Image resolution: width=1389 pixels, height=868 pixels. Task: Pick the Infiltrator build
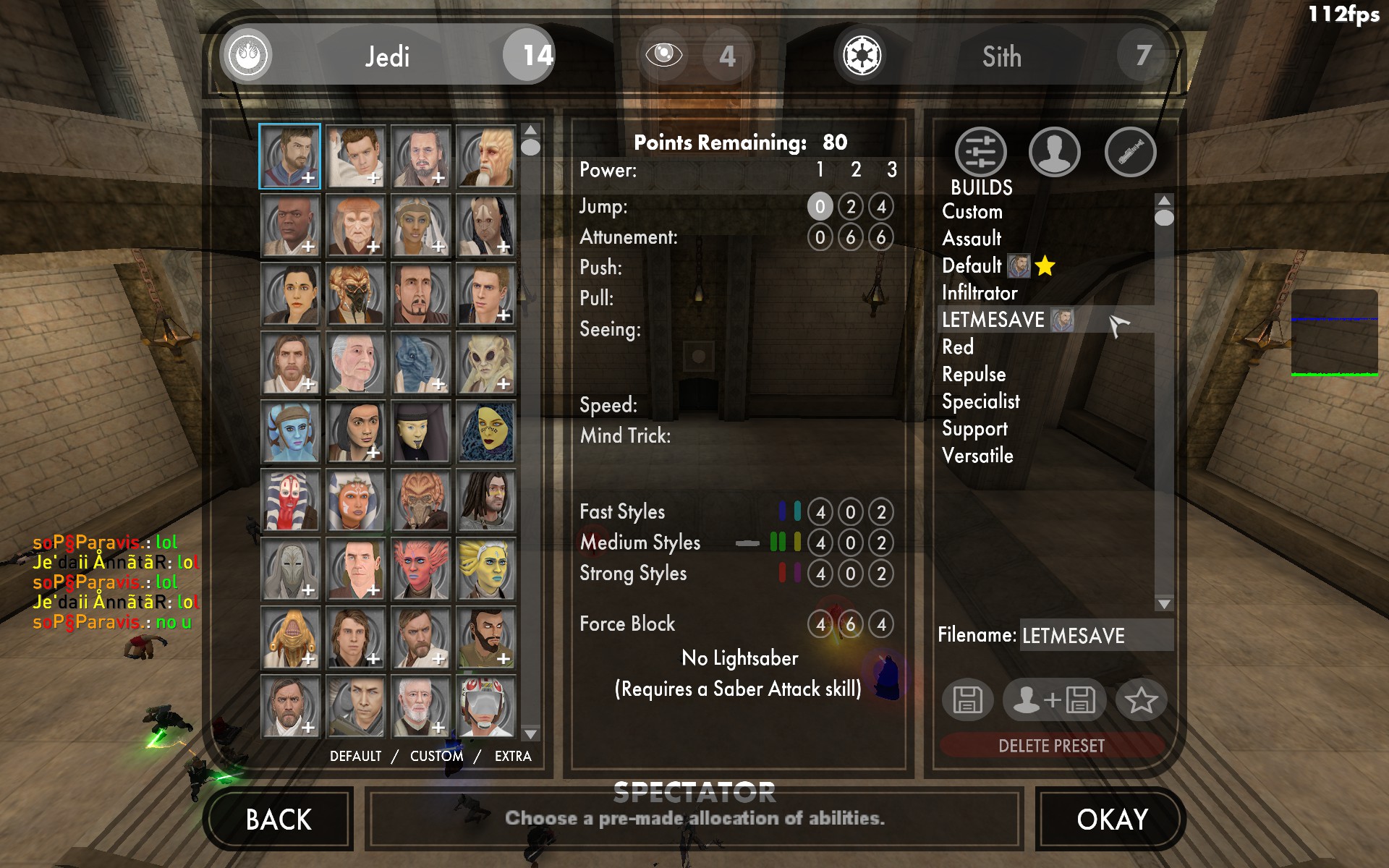point(980,293)
